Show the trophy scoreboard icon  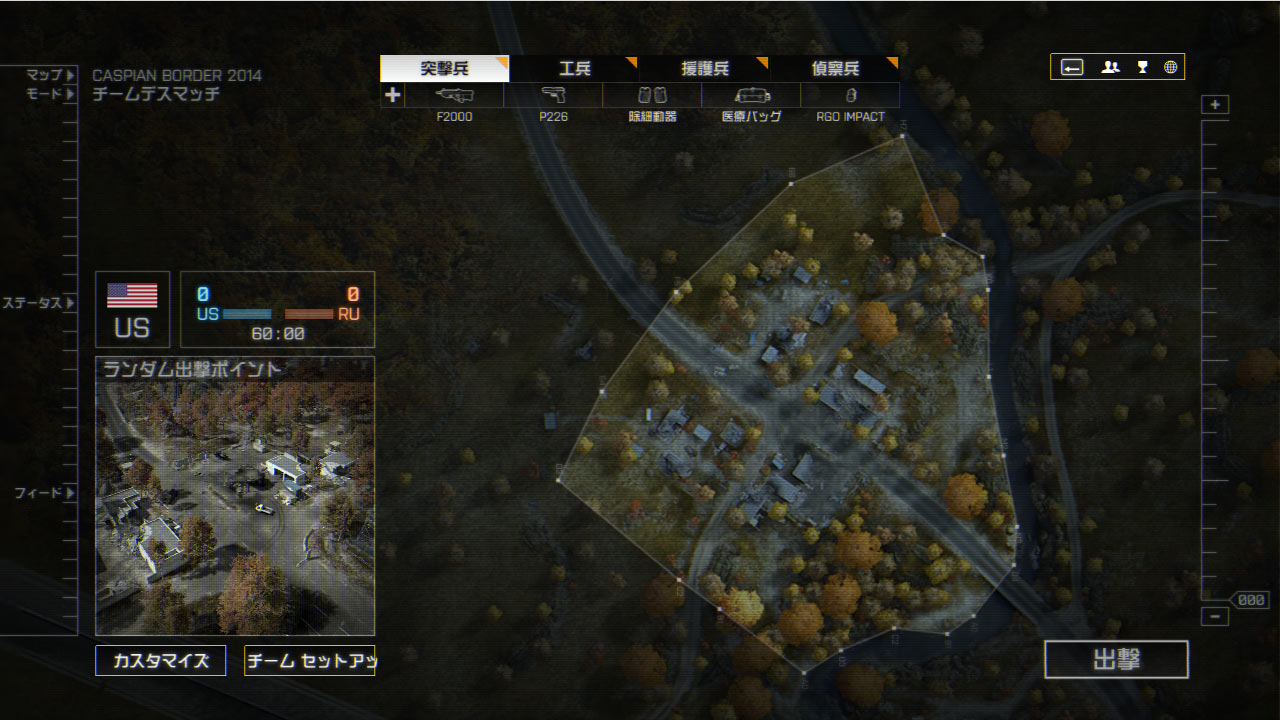pyautogui.click(x=1142, y=67)
